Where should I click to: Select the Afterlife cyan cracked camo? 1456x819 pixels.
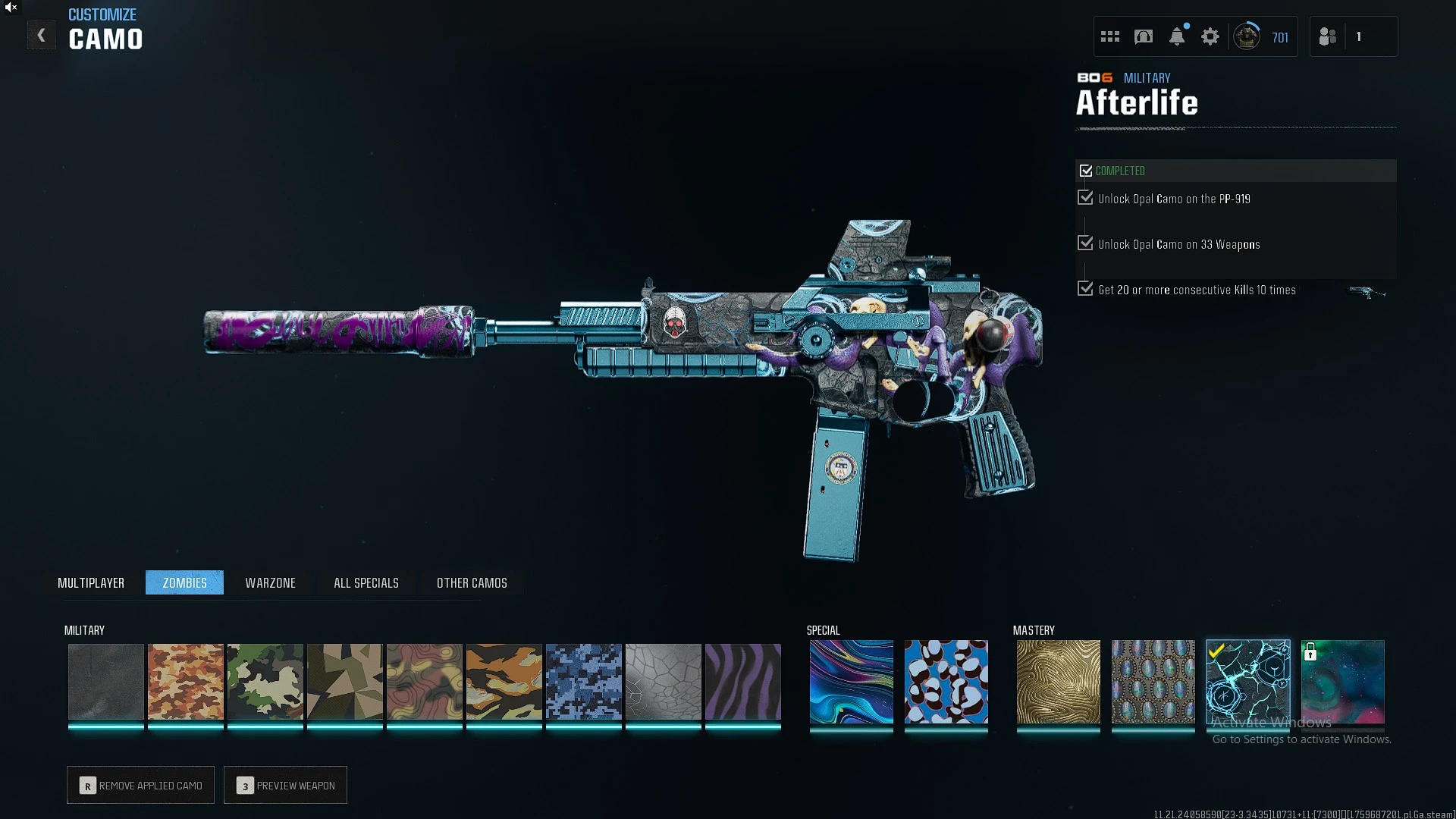click(1247, 681)
